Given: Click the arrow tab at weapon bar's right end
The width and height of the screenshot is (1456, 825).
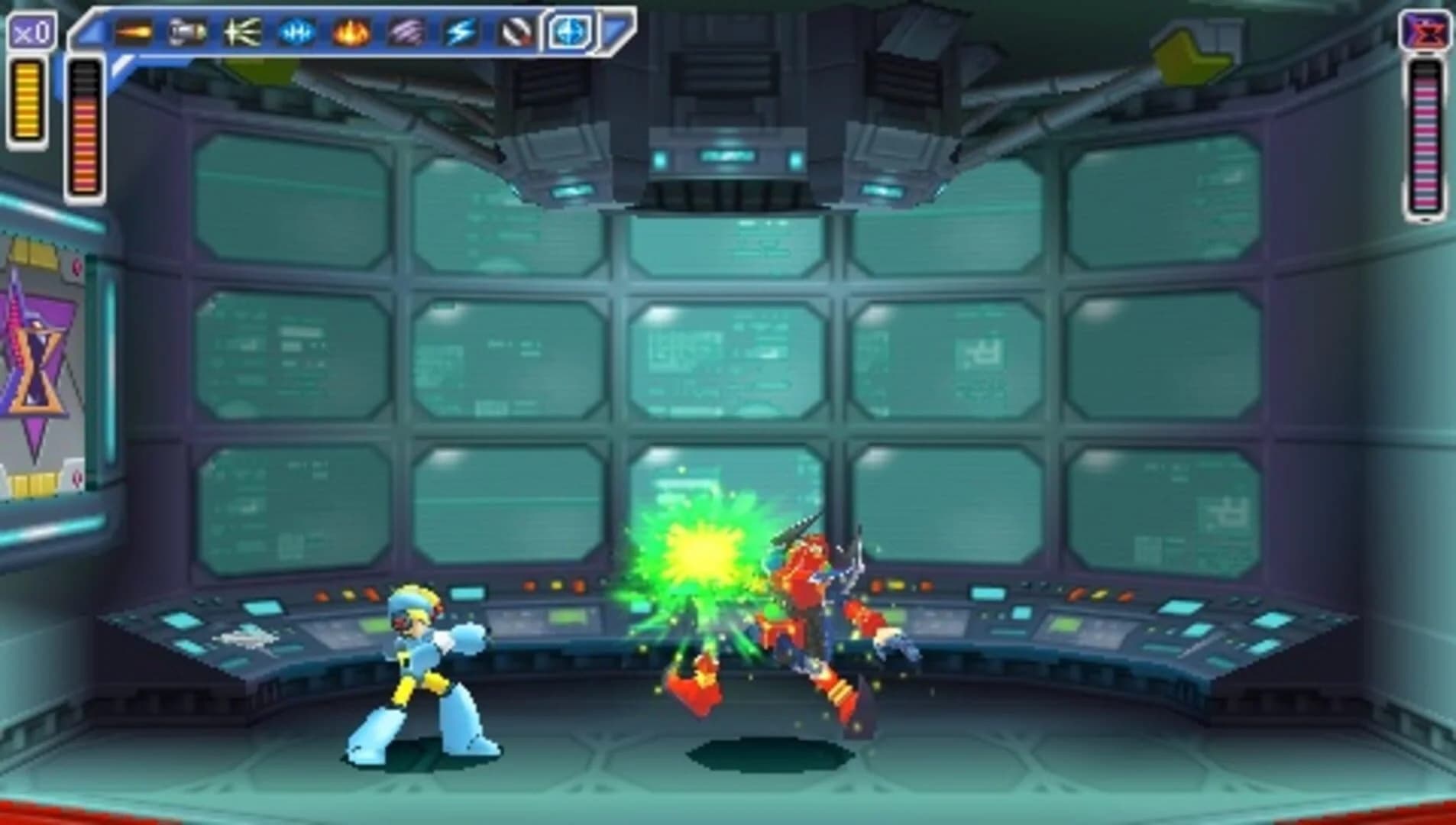Looking at the screenshot, I should tap(615, 27).
